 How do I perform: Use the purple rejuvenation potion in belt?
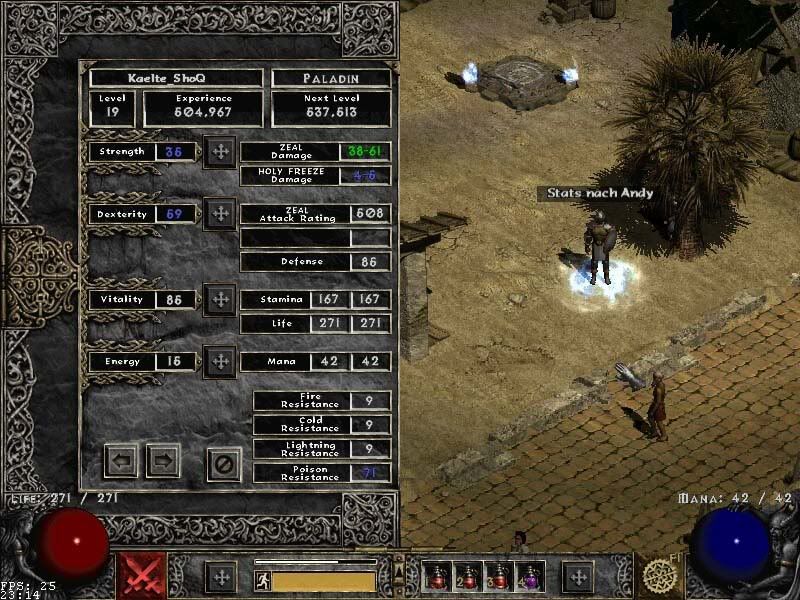pos(529,576)
